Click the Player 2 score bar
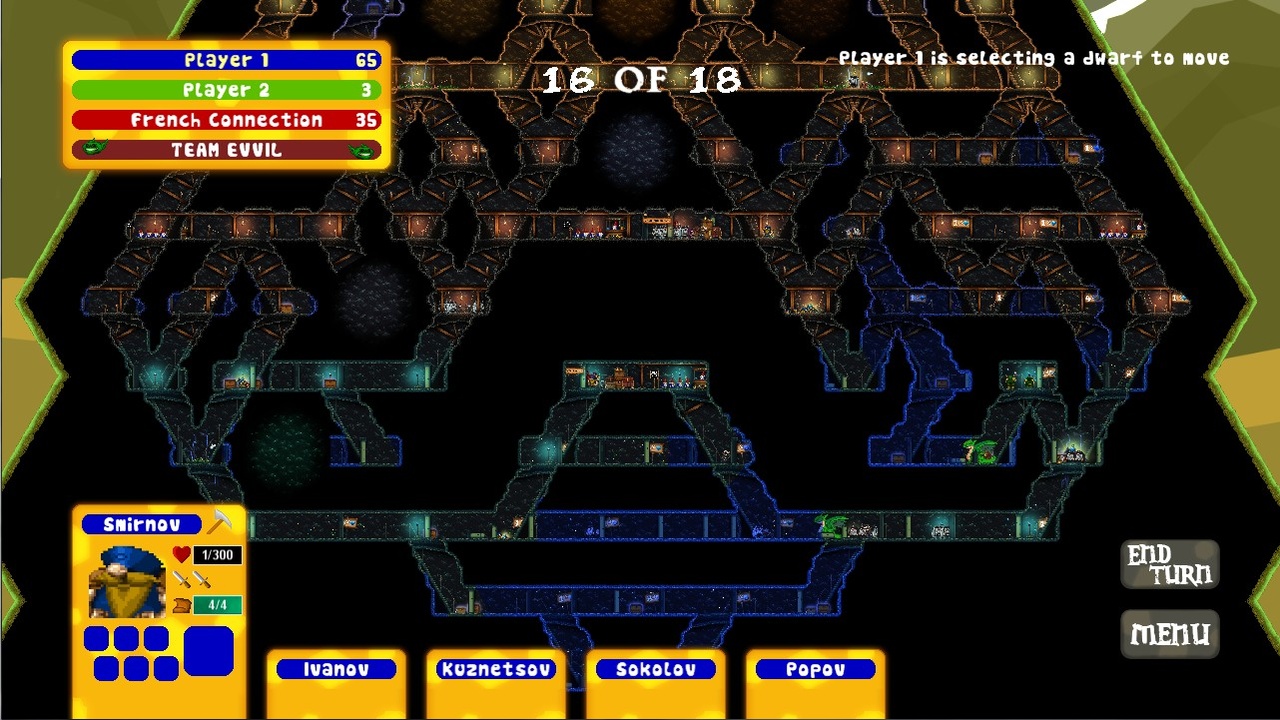 [x=225, y=90]
